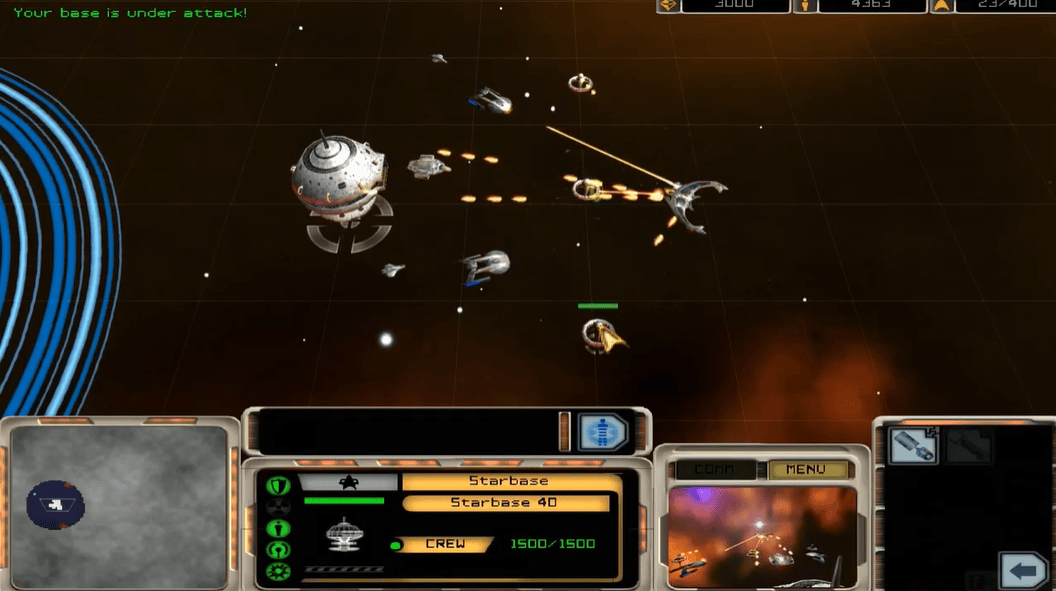
Task: Click the back arrow button
Action: [x=1022, y=571]
